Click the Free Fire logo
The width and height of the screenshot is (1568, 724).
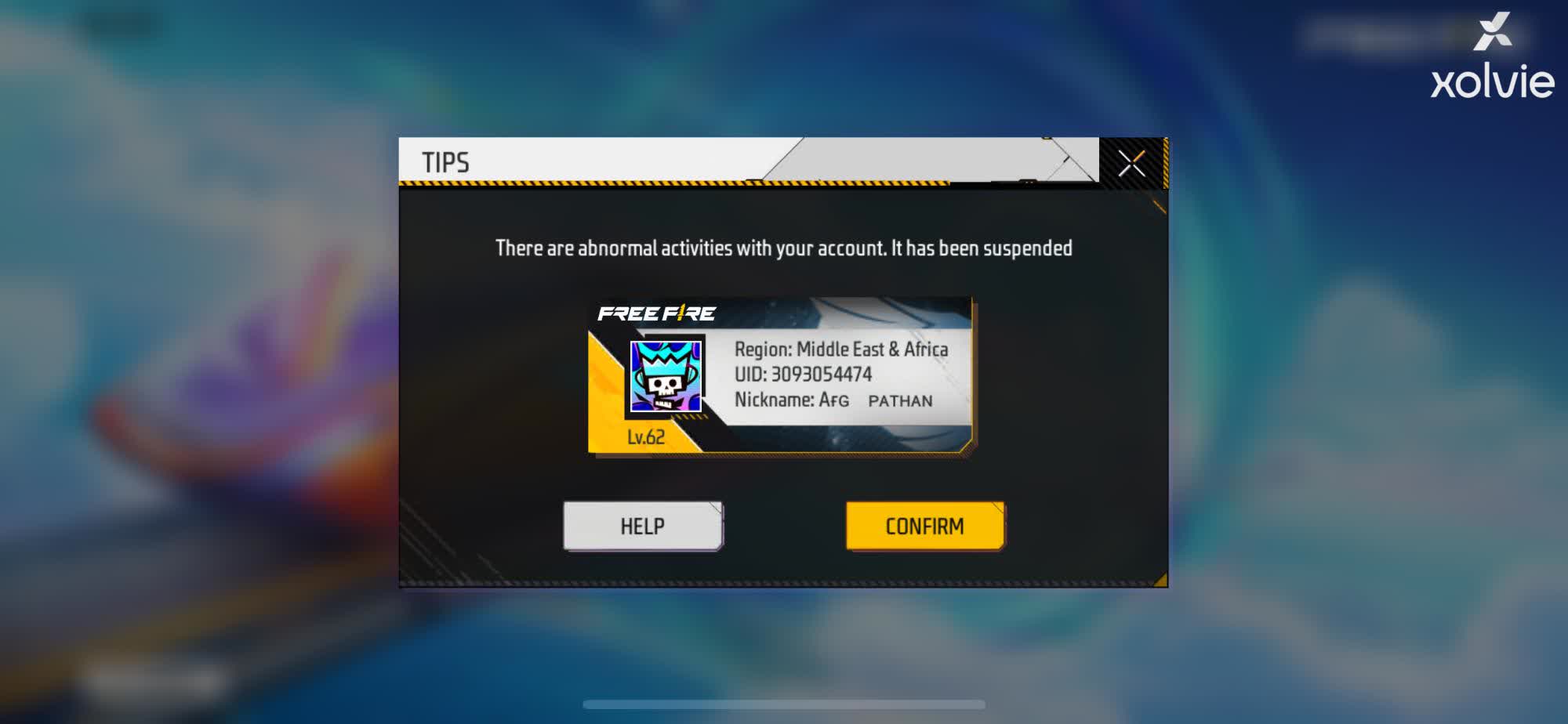pyautogui.click(x=659, y=314)
